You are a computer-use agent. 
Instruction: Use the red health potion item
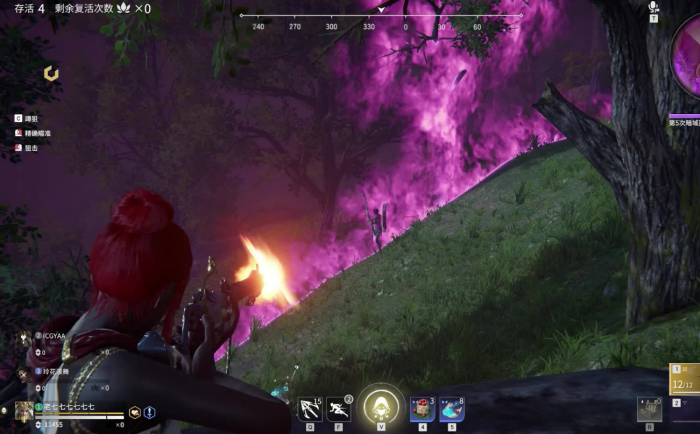click(x=422, y=409)
